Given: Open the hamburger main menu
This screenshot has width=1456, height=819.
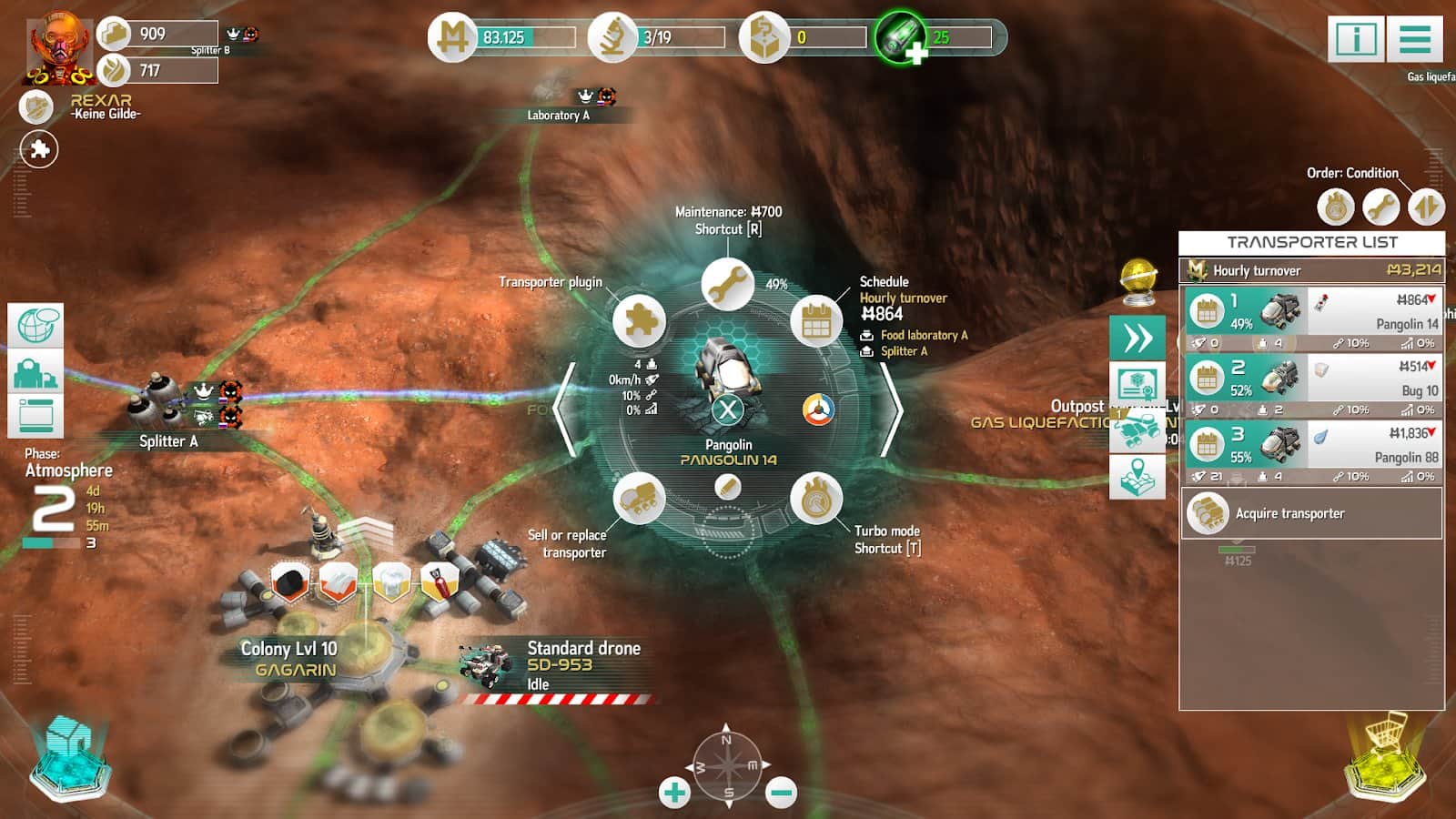Looking at the screenshot, I should pyautogui.click(x=1415, y=39).
